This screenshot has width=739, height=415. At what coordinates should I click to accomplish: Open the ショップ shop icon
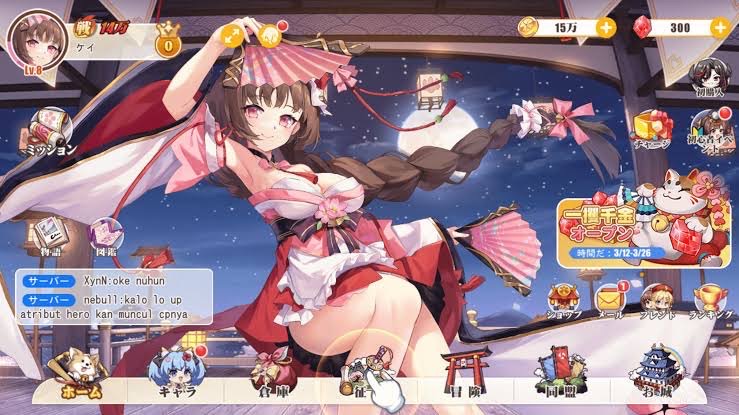click(x=563, y=298)
